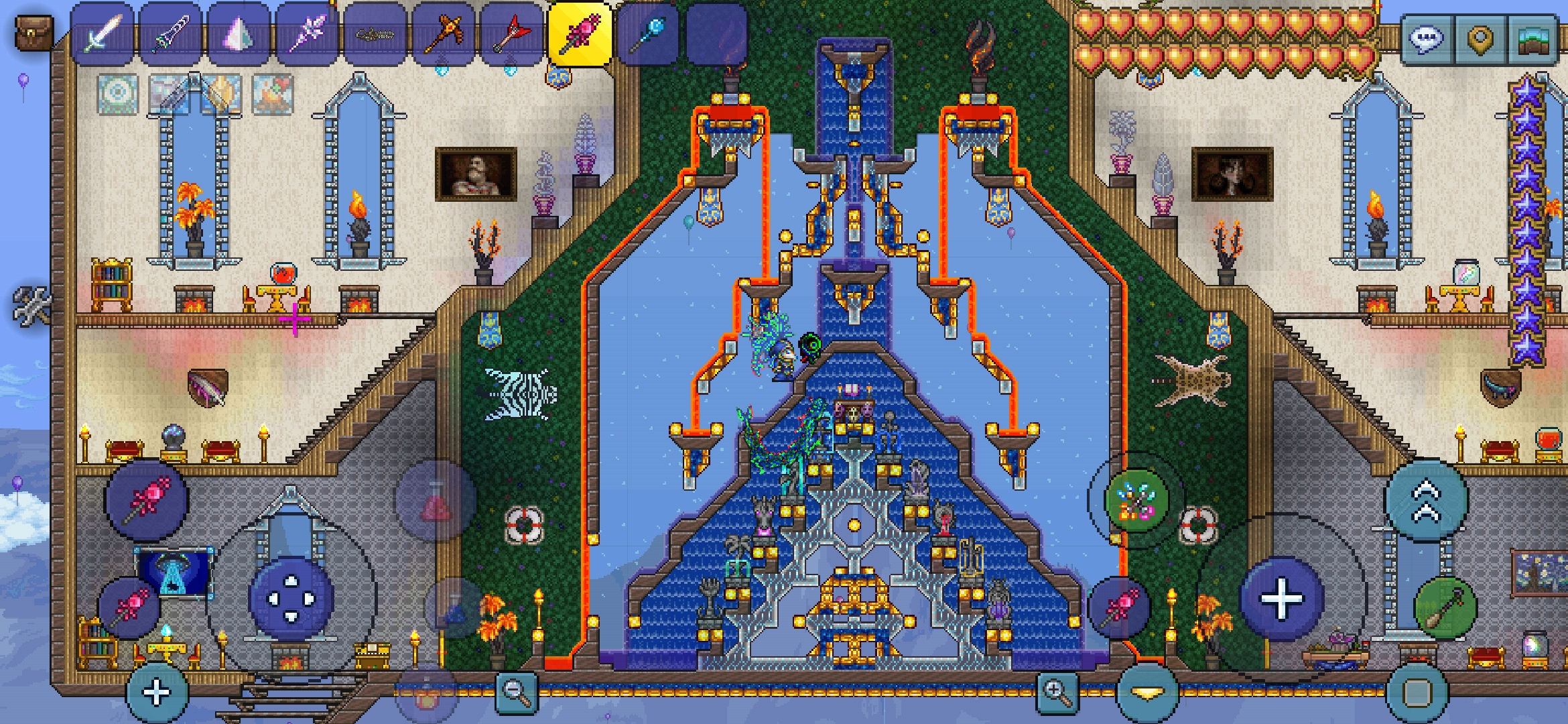This screenshot has height=724, width=1568.
Task: Zoom out with the minus magnifier
Action: [516, 690]
